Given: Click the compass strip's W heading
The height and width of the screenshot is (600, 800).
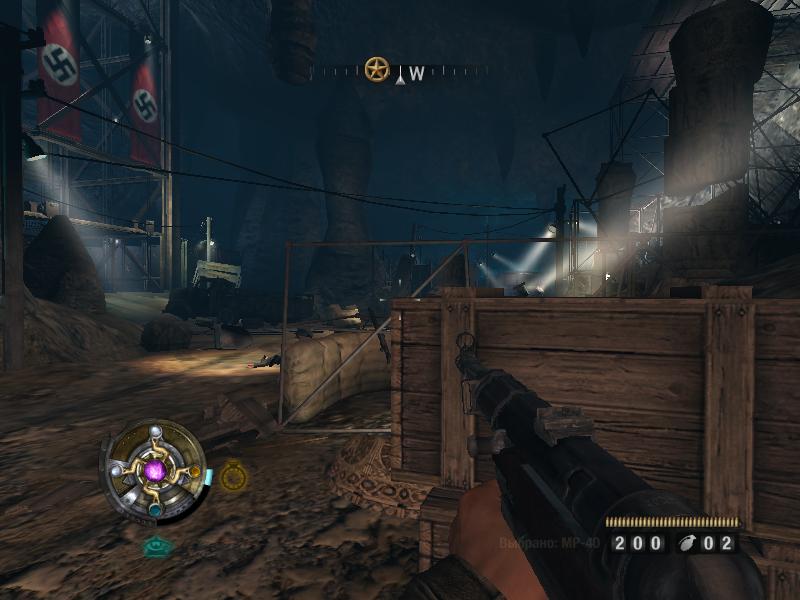Looking at the screenshot, I should coord(417,73).
